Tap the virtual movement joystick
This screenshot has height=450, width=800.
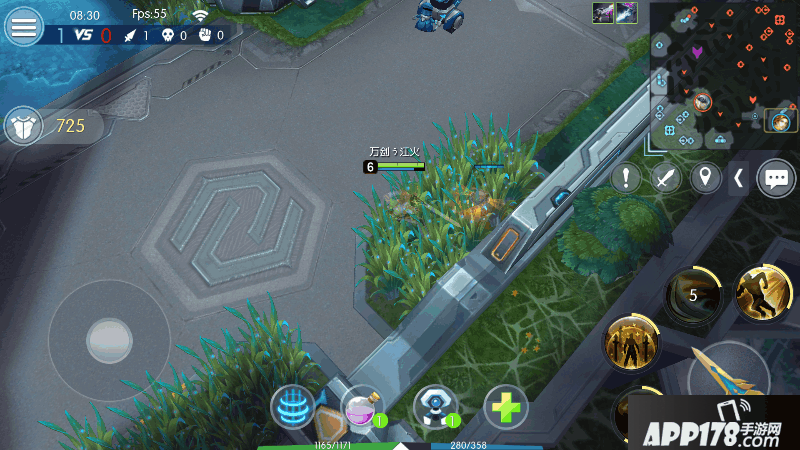coord(109,341)
